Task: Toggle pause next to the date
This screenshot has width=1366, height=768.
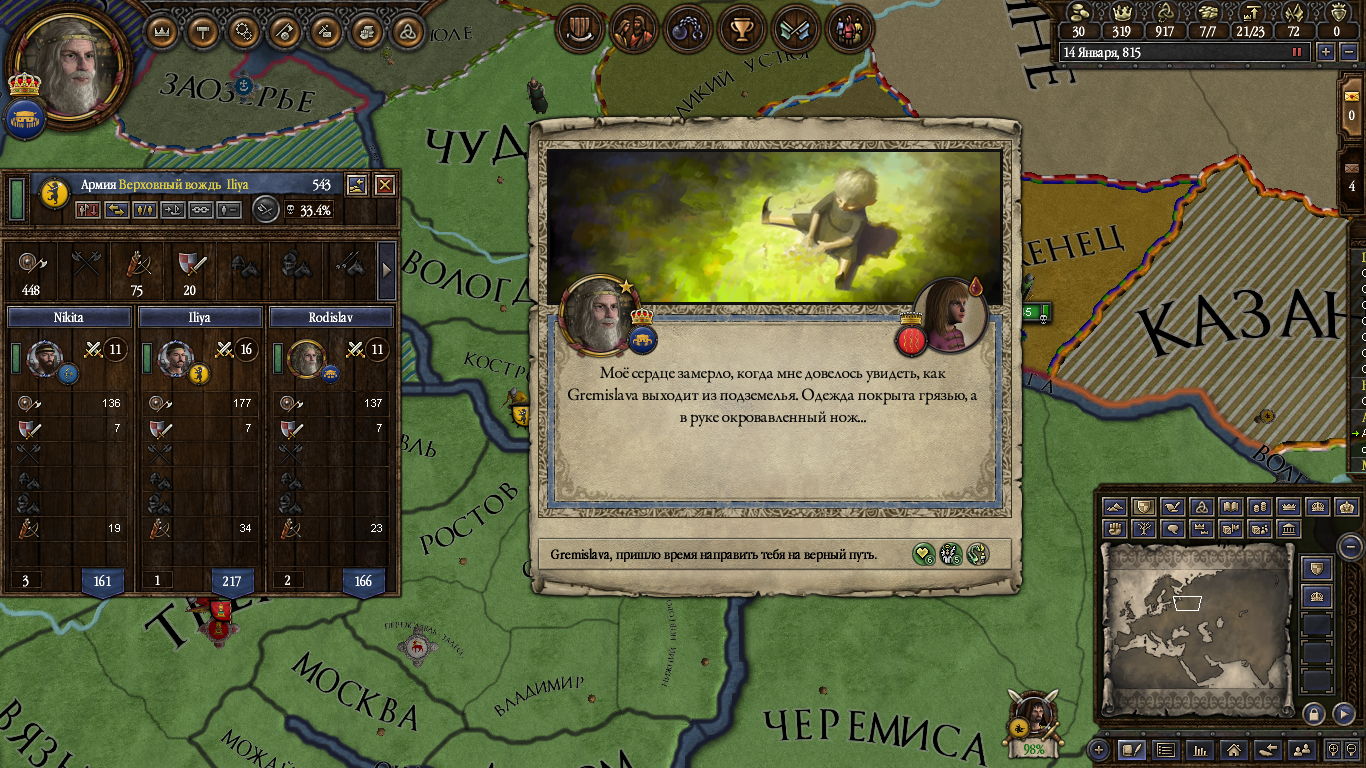Action: tap(1297, 52)
